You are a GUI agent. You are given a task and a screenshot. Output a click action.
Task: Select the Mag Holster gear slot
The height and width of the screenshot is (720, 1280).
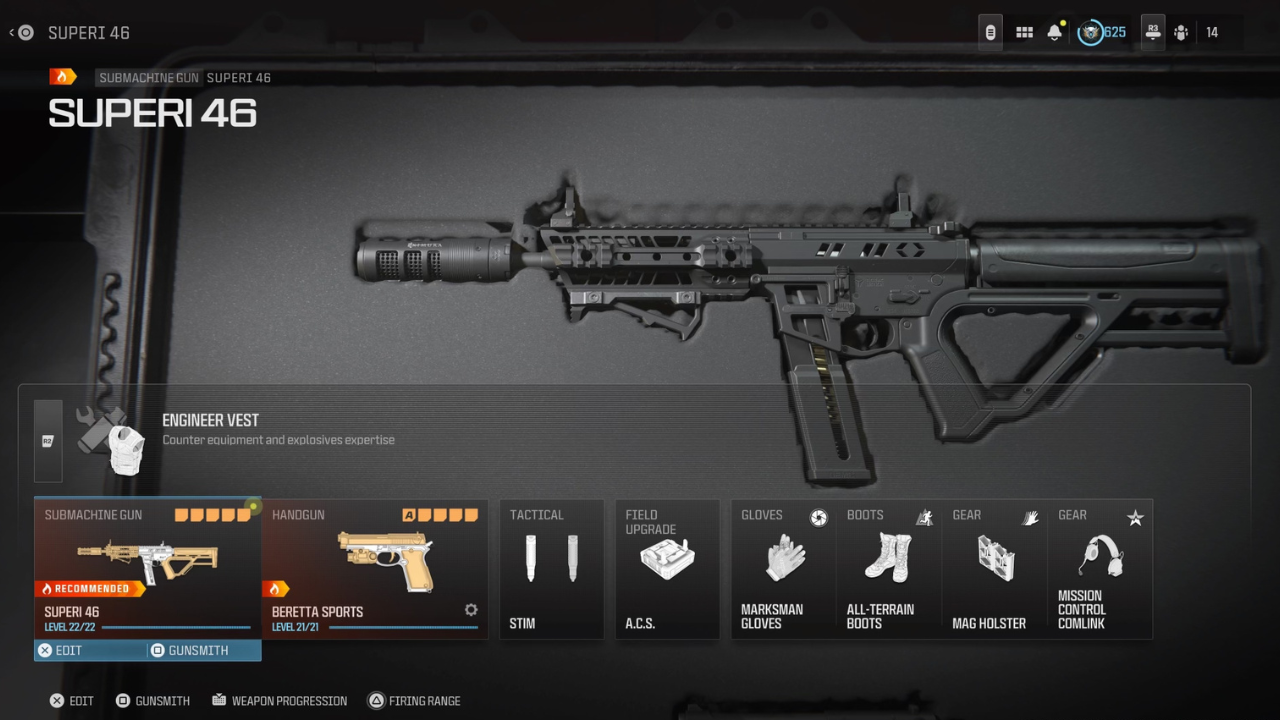(994, 570)
